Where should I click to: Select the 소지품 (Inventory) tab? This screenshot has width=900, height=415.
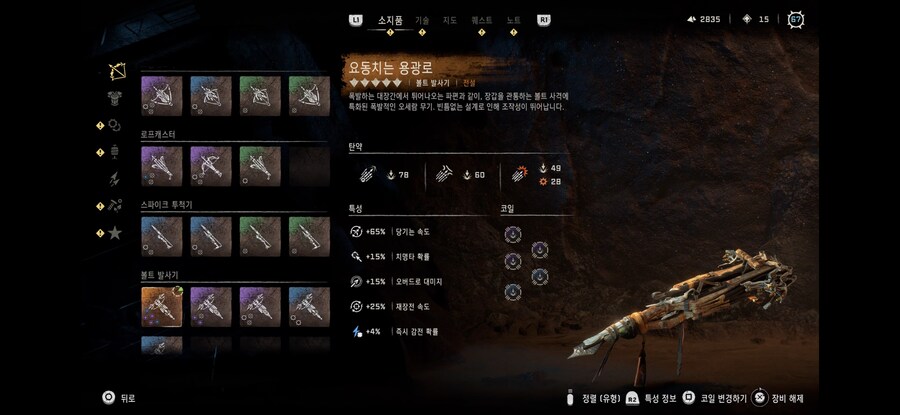point(390,19)
